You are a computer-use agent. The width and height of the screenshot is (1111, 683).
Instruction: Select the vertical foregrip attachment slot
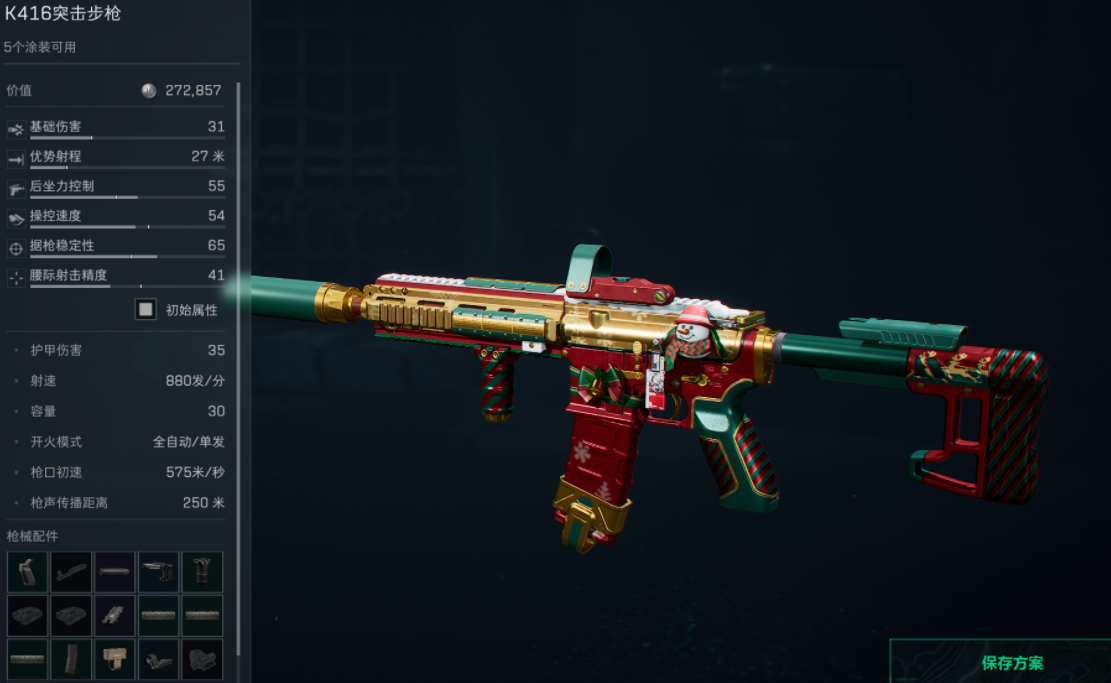point(203,571)
